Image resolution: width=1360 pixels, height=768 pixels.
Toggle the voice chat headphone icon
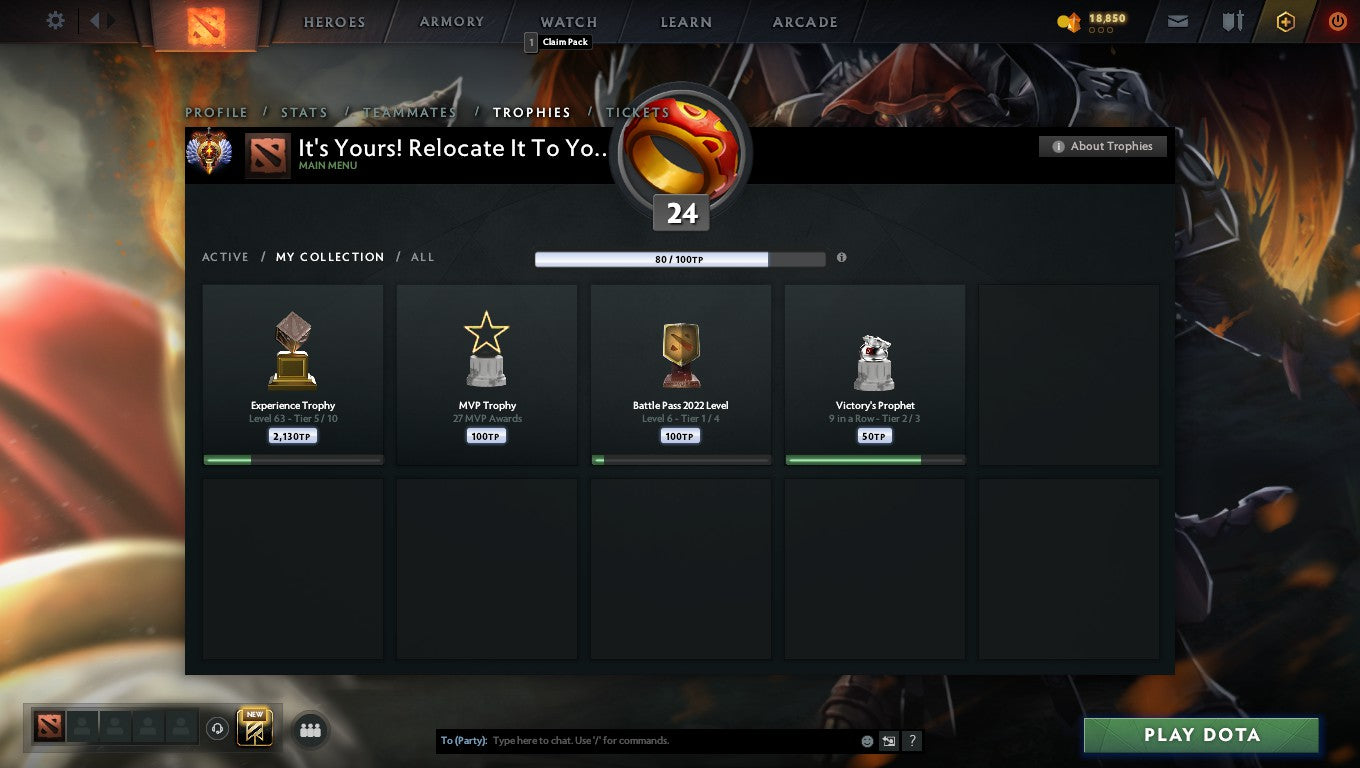point(218,729)
